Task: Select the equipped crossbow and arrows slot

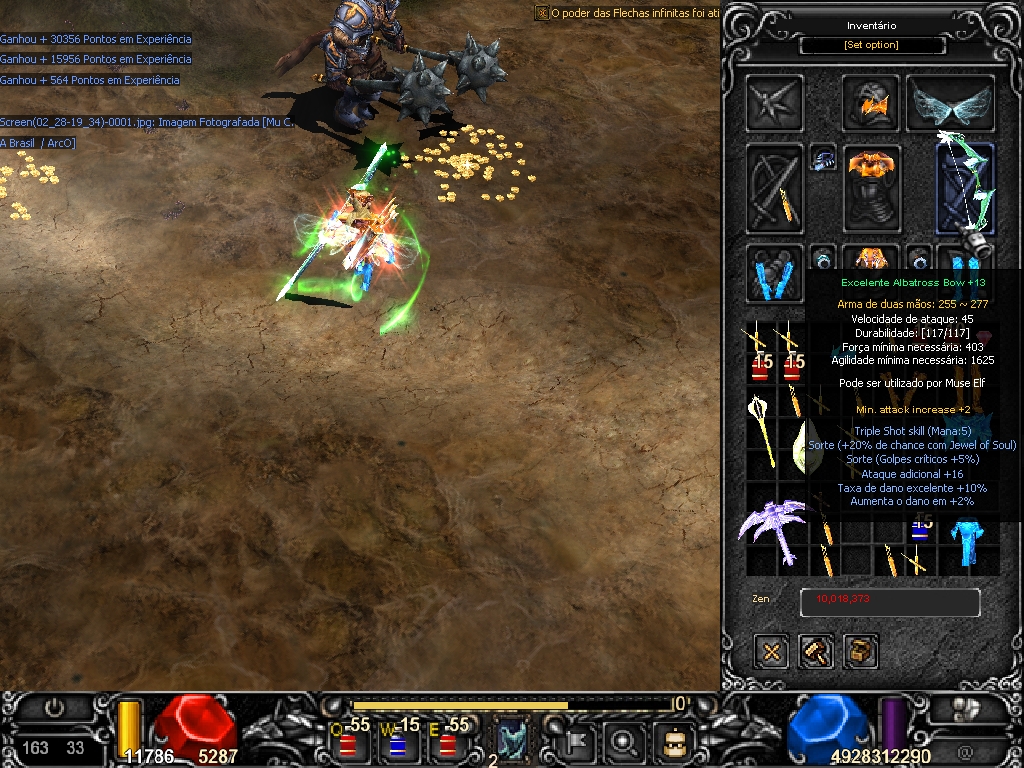Action: (774, 190)
